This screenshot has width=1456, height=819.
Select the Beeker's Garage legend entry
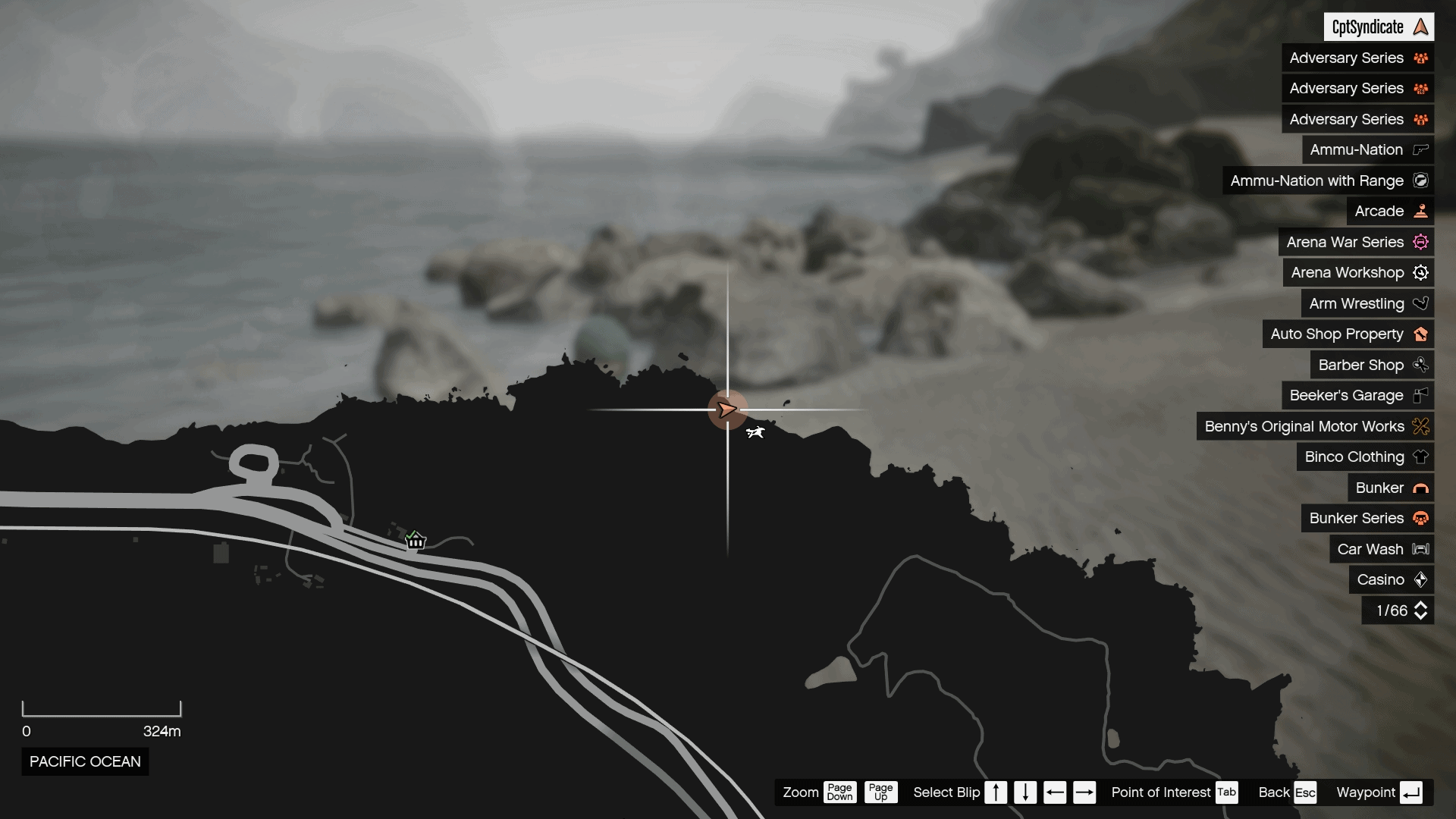point(1357,395)
